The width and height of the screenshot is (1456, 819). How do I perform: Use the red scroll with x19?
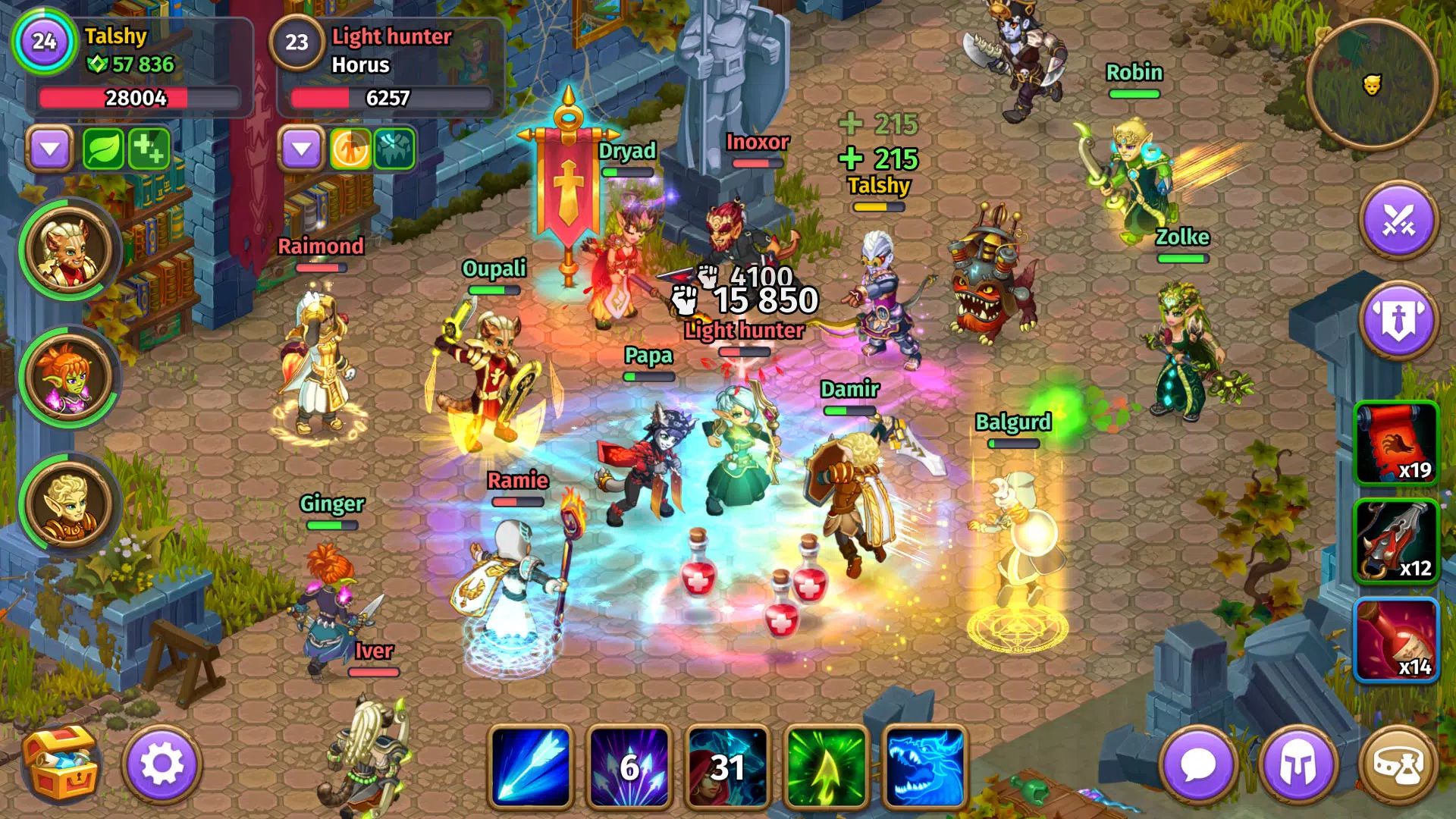coord(1396,444)
